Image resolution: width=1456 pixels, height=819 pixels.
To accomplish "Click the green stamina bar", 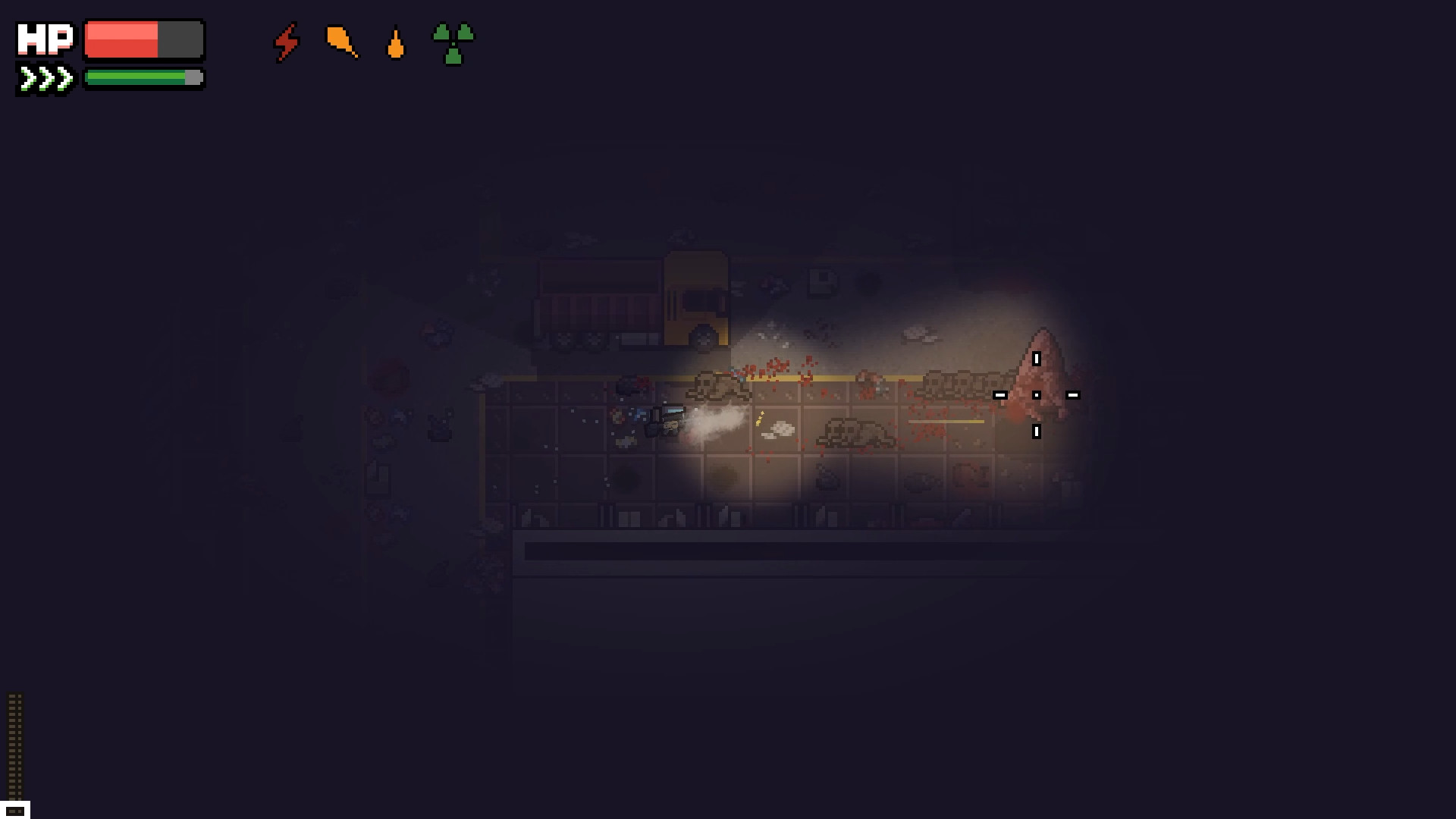I will click(136, 77).
